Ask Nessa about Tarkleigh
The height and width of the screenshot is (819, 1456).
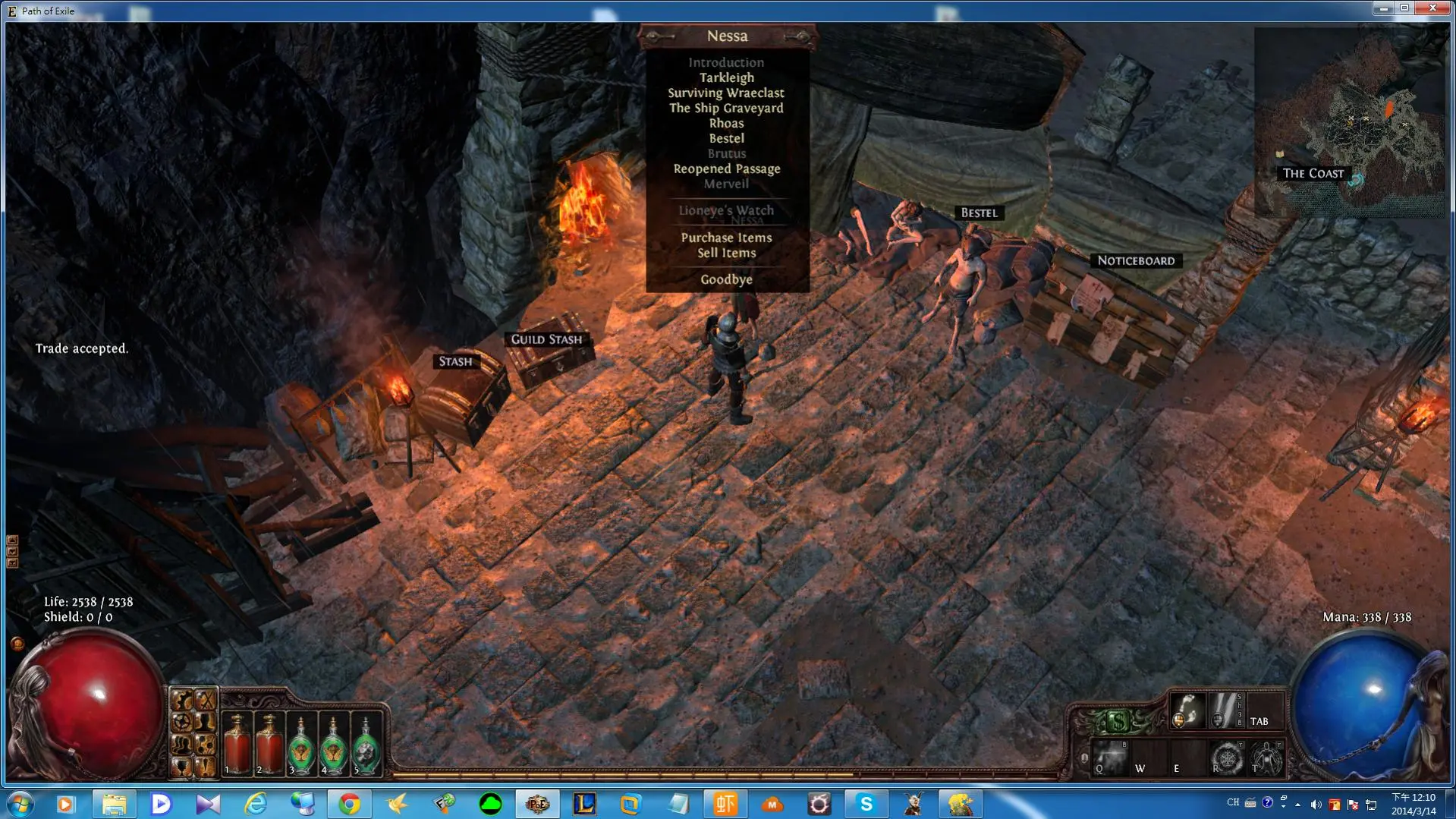(x=726, y=77)
